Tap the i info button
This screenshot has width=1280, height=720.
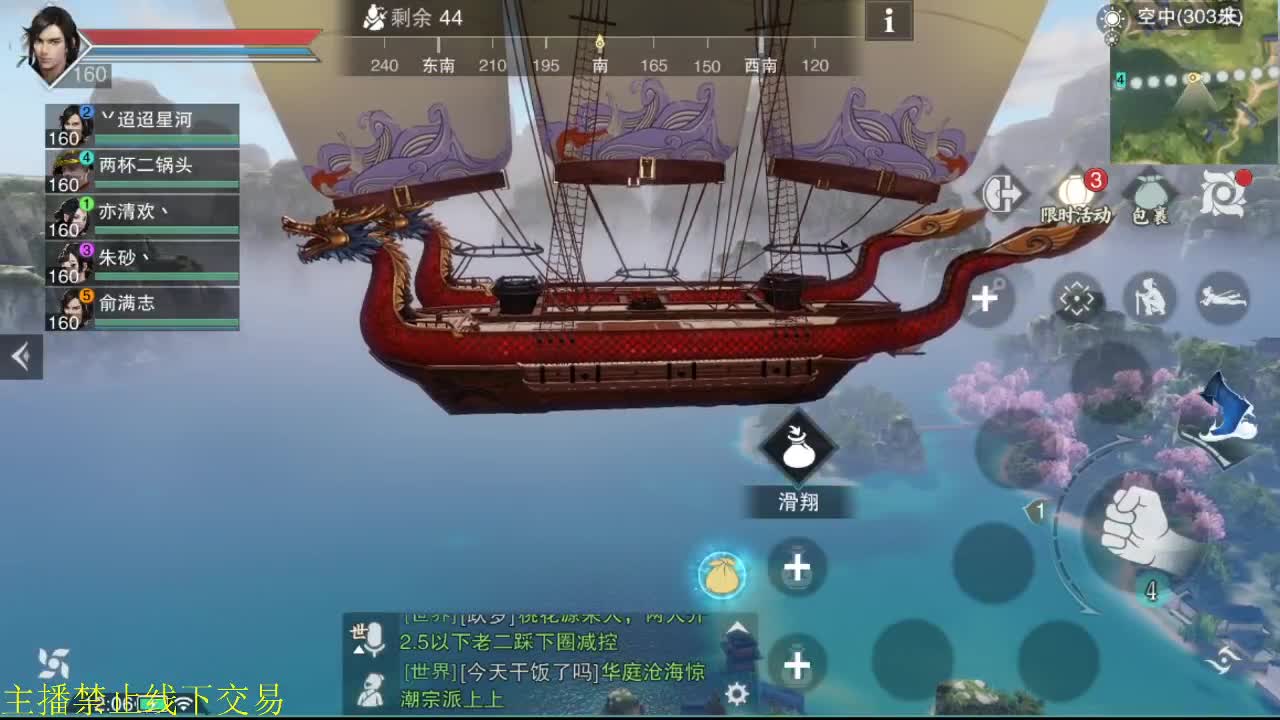tap(888, 22)
